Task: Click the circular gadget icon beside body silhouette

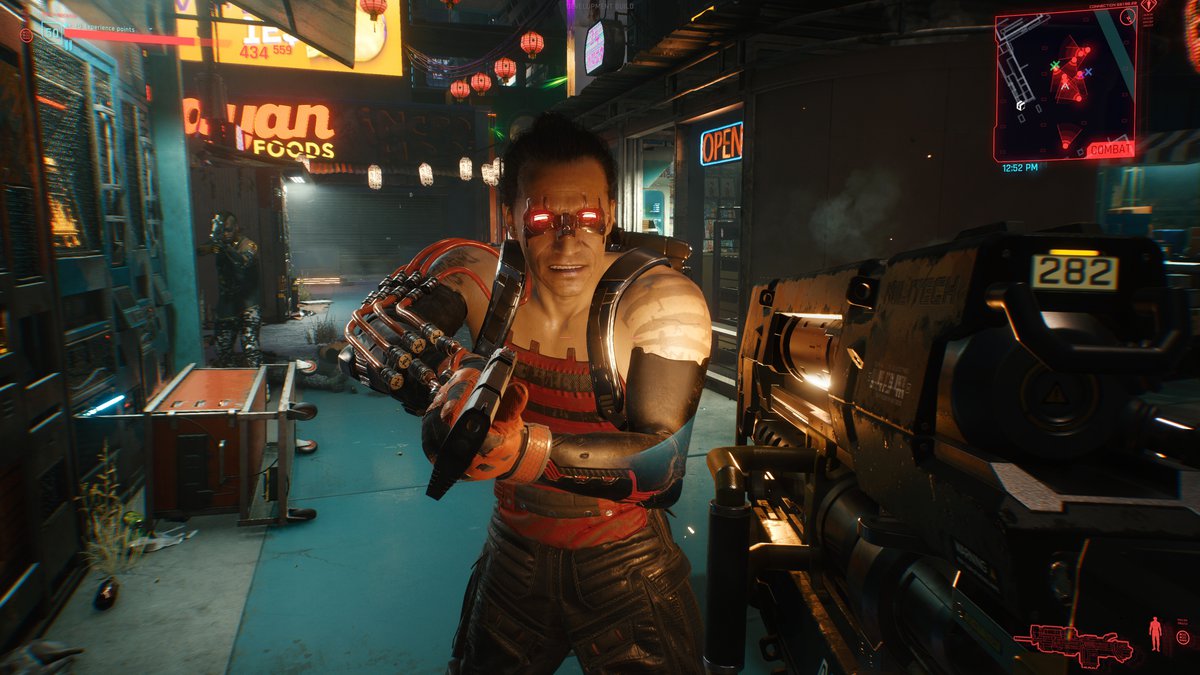Action: tap(1182, 637)
